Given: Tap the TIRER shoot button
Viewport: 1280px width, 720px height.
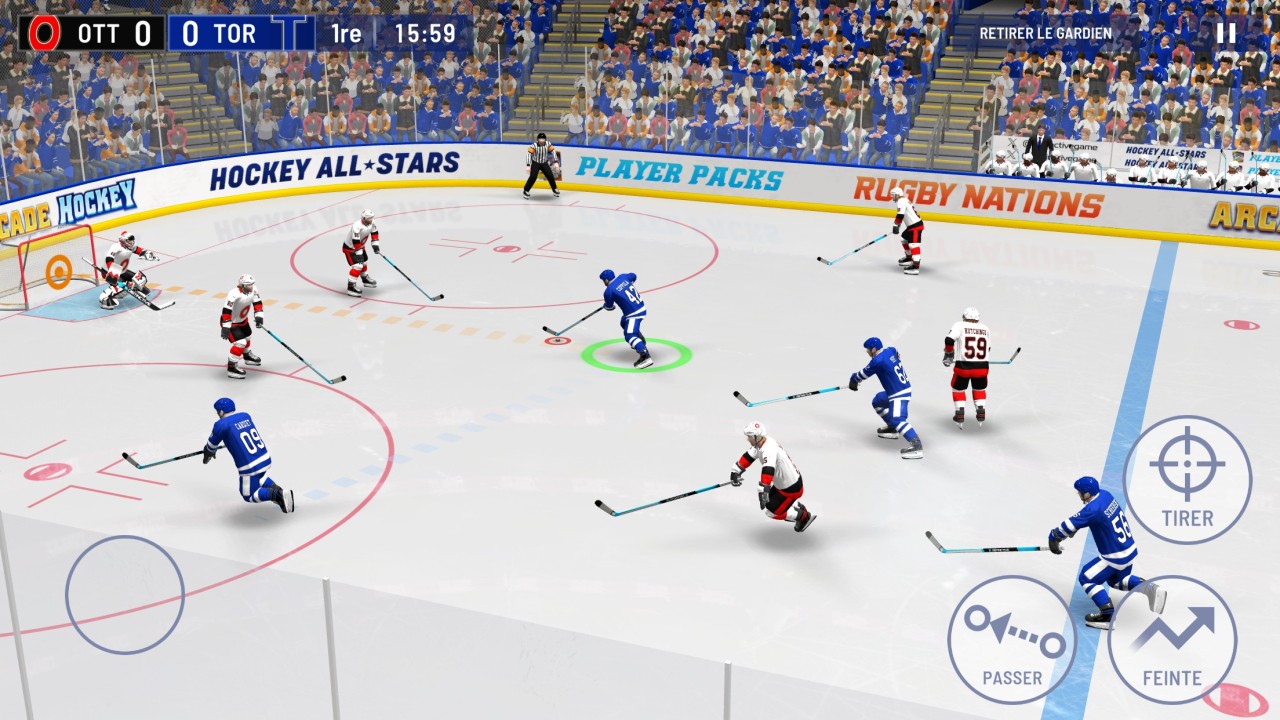Looking at the screenshot, I should point(1187,480).
